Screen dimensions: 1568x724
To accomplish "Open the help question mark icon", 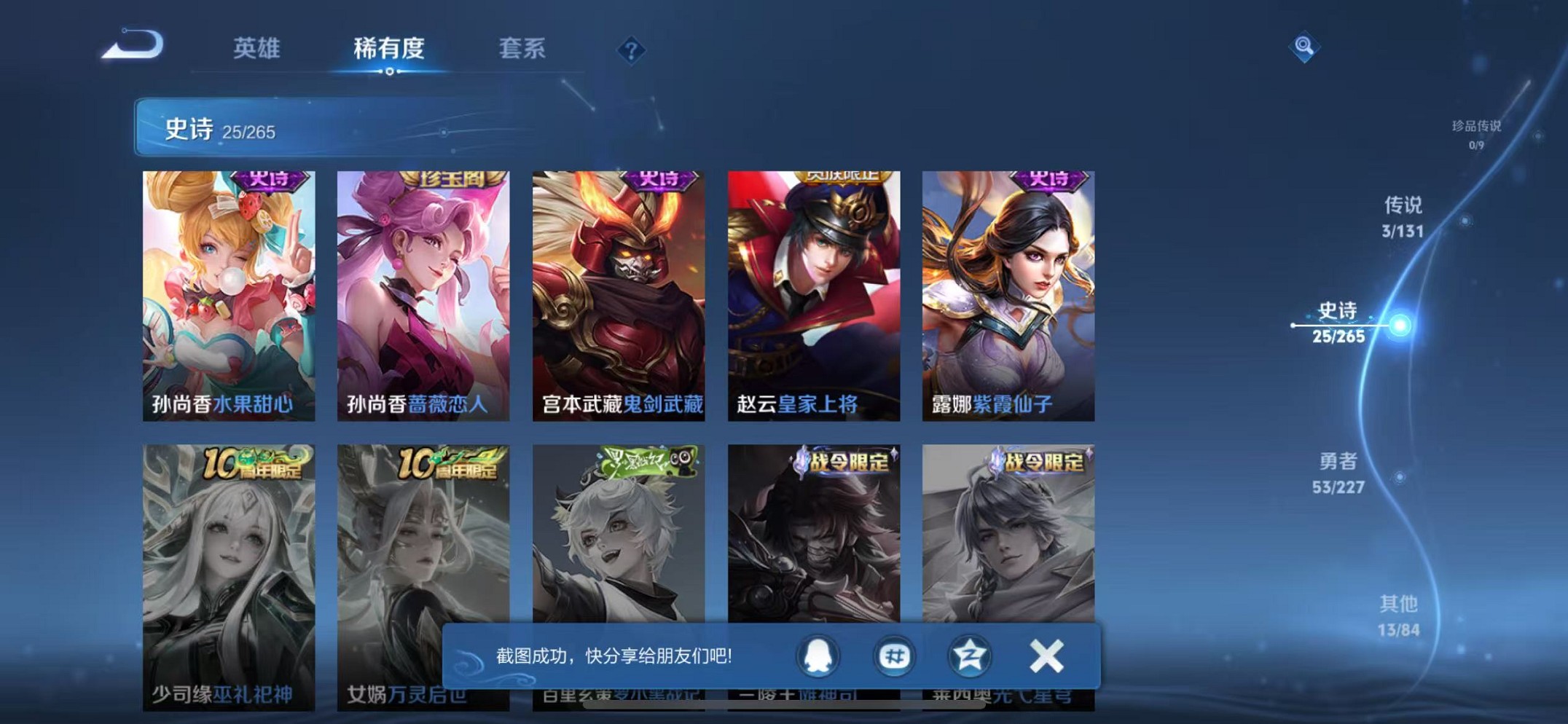I will click(x=631, y=52).
